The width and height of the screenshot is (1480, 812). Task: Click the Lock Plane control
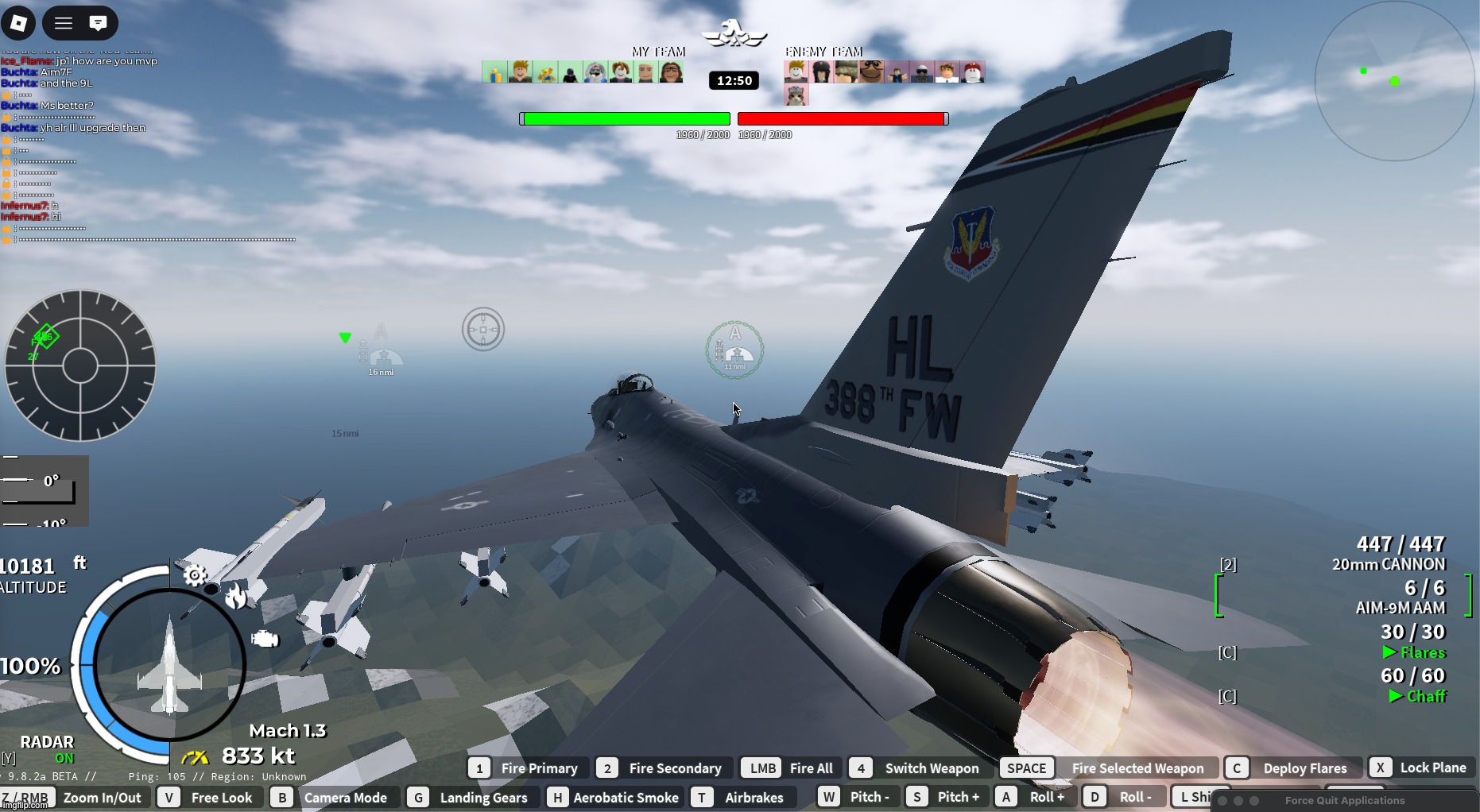click(1420, 768)
